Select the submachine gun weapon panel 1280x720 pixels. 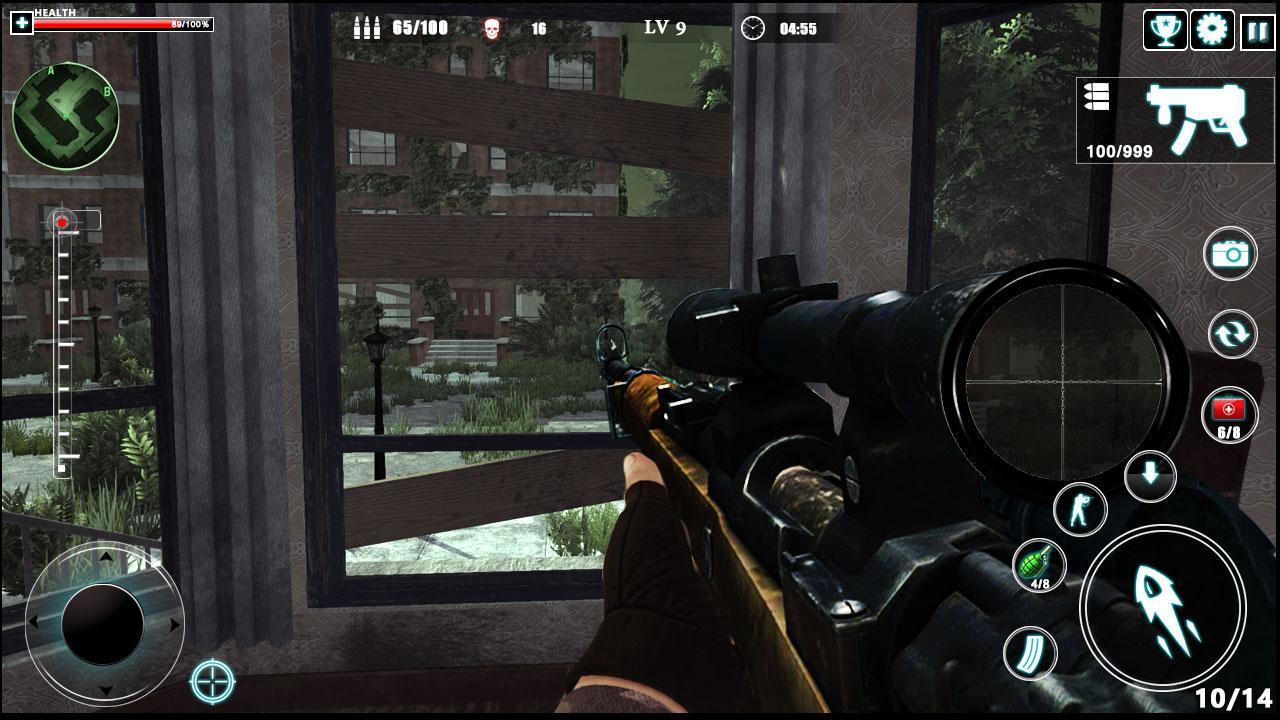[1174, 120]
